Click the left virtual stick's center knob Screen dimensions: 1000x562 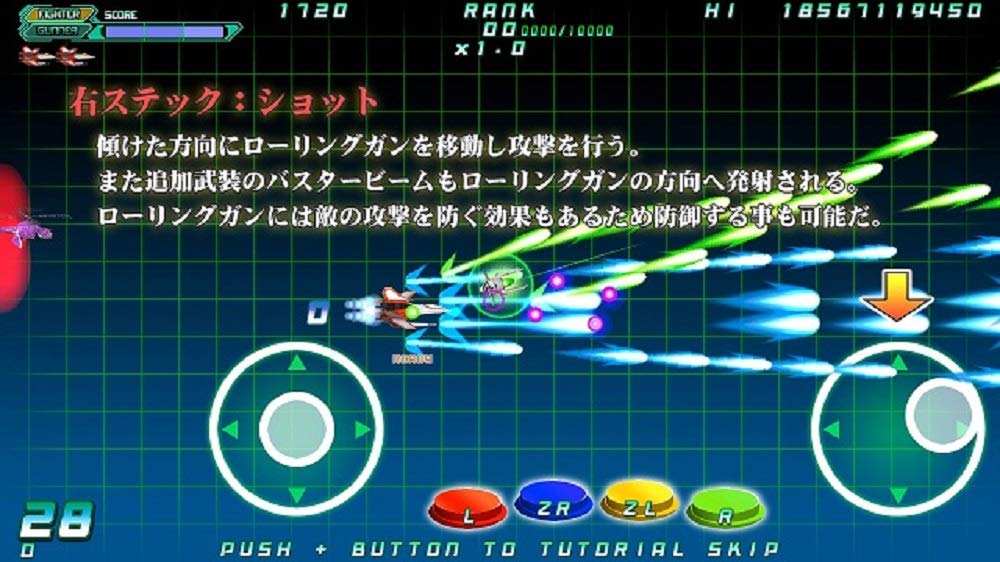[296, 429]
